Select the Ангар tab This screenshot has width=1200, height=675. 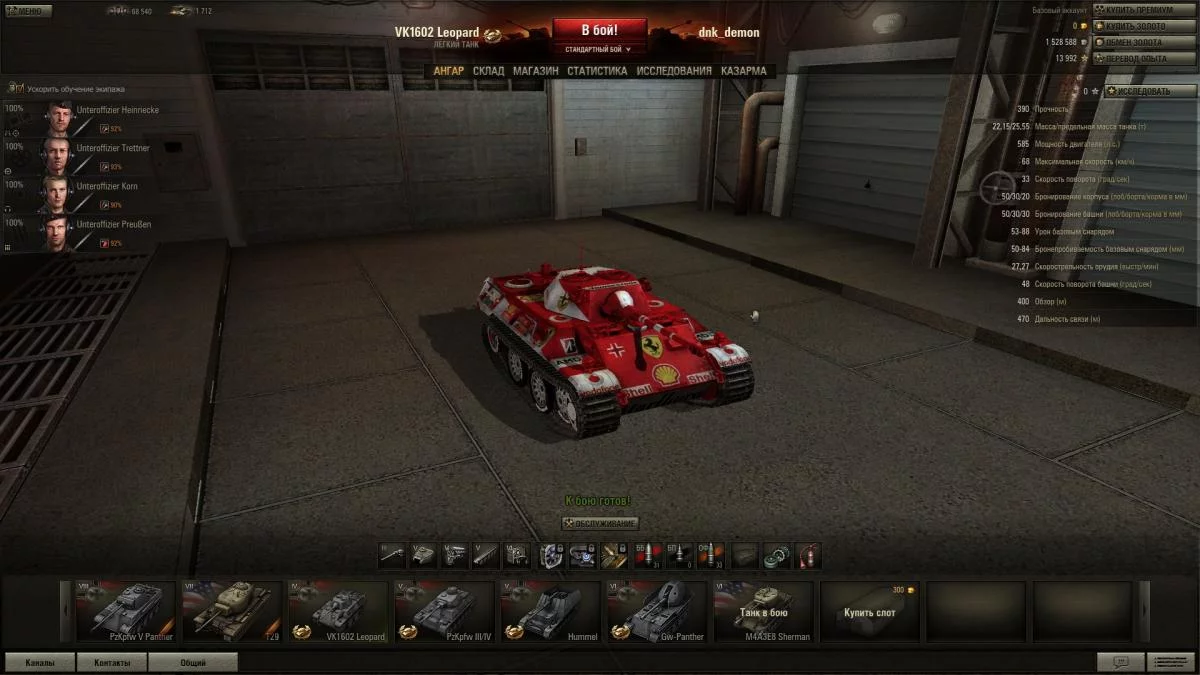[448, 71]
